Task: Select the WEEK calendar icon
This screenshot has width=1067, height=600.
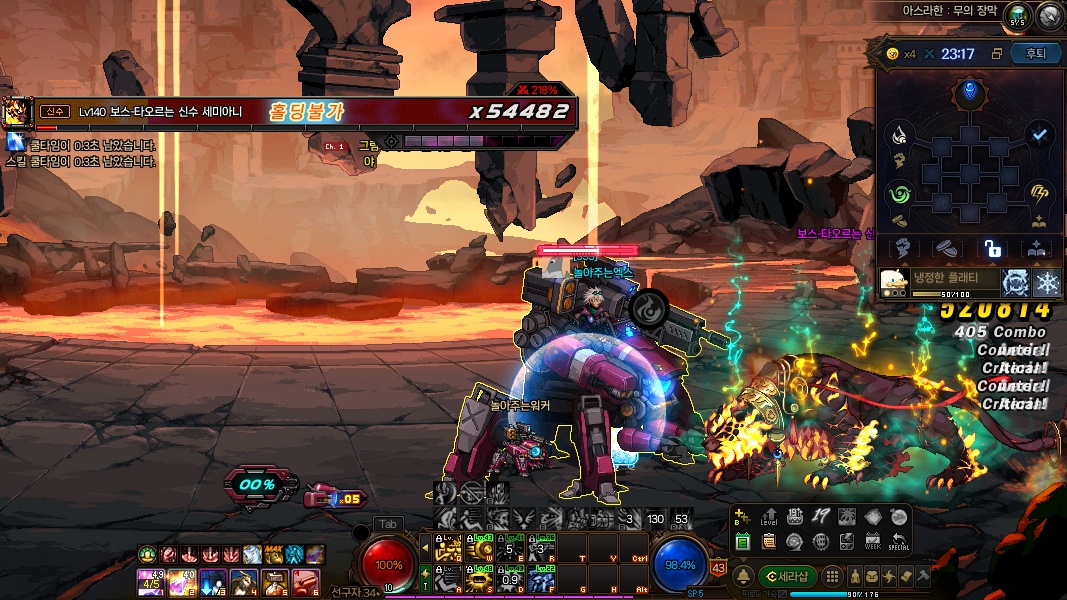Action: pos(872,541)
